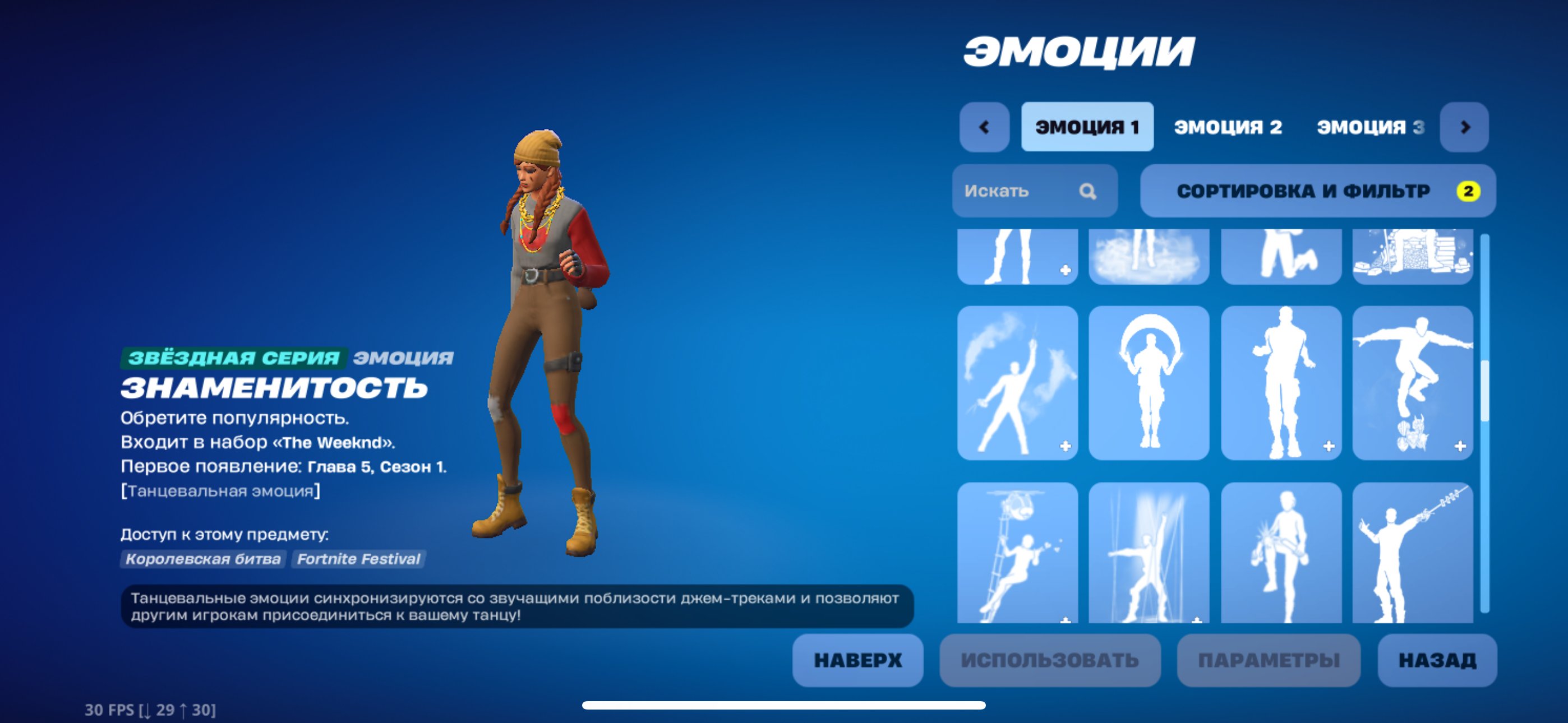1568x723 pixels.
Task: Click the left chevron beside emote slot tabs
Action: [984, 127]
